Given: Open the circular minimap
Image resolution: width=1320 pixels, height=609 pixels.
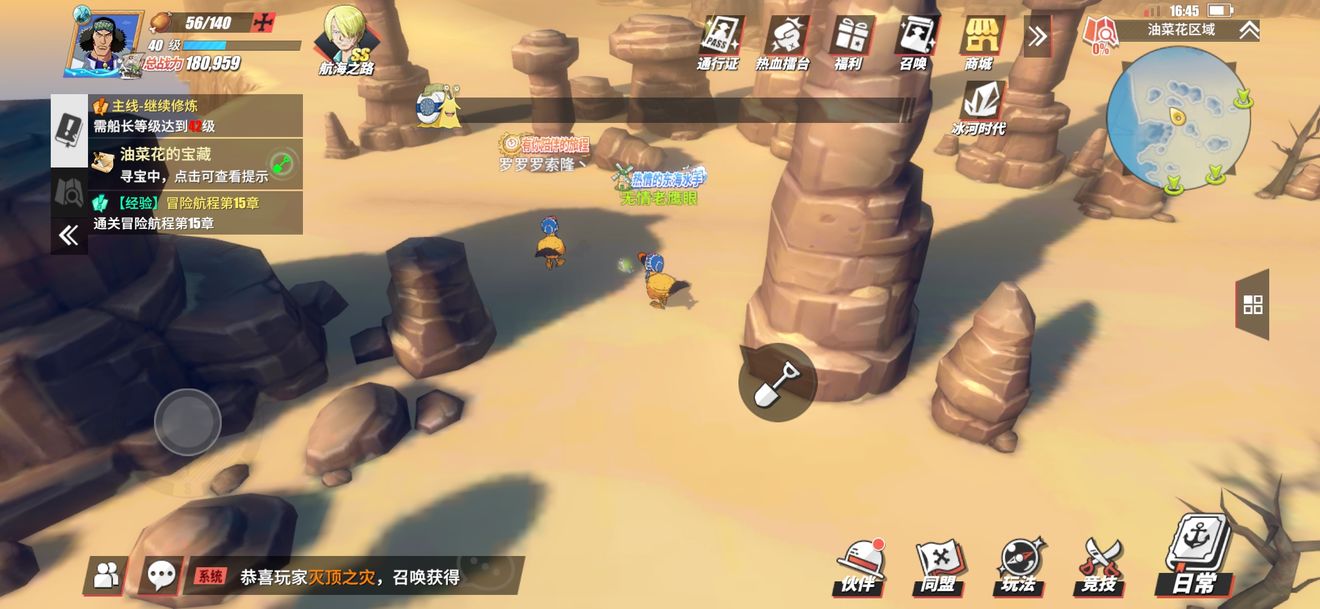Looking at the screenshot, I should 1179,118.
